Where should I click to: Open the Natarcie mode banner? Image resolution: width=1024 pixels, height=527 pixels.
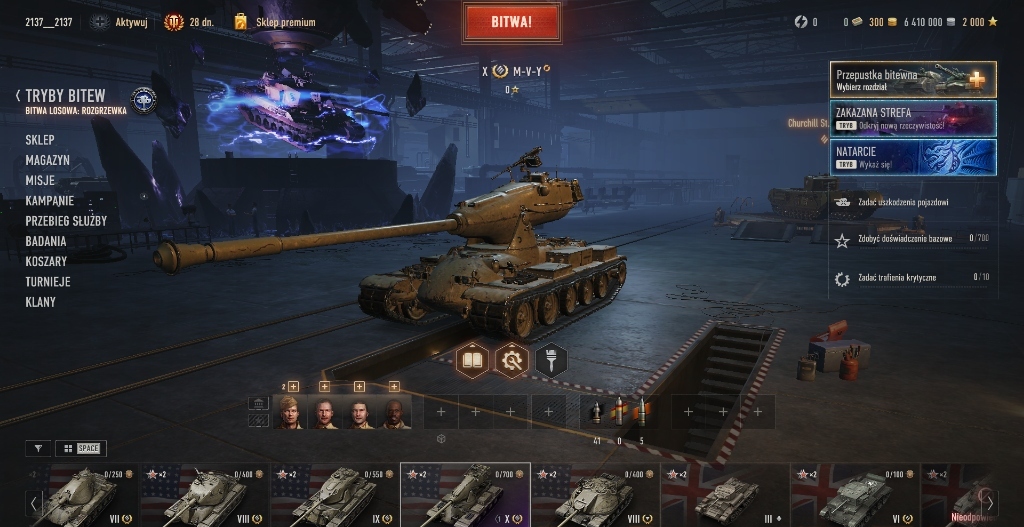[x=912, y=156]
